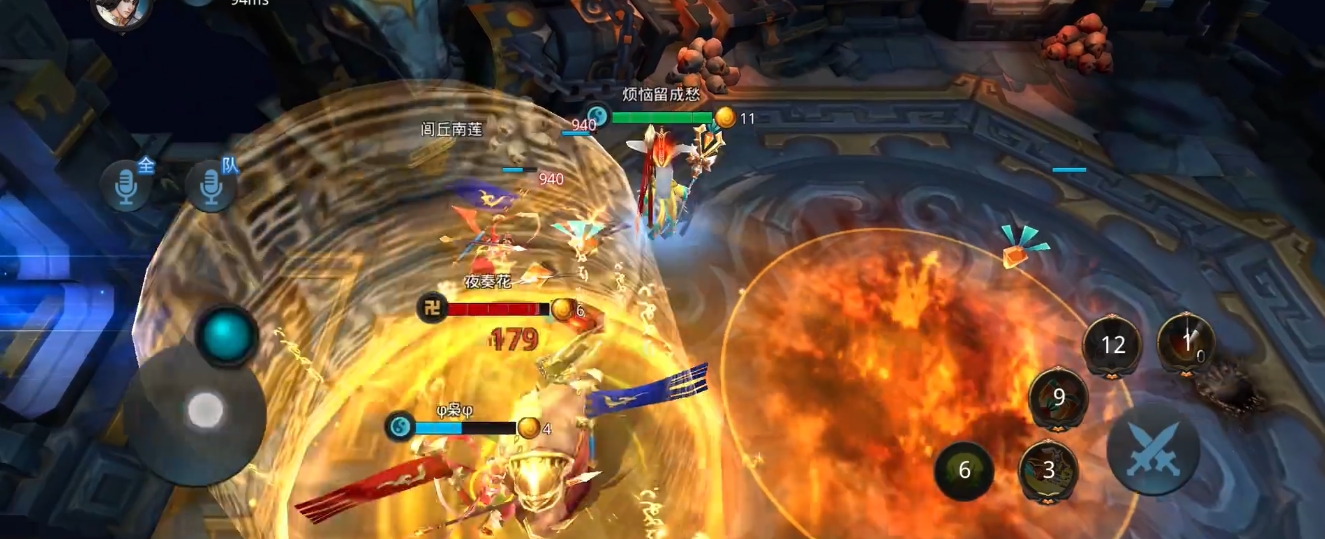
Task: Toggle the team microphone marked 队
Action: tap(211, 185)
